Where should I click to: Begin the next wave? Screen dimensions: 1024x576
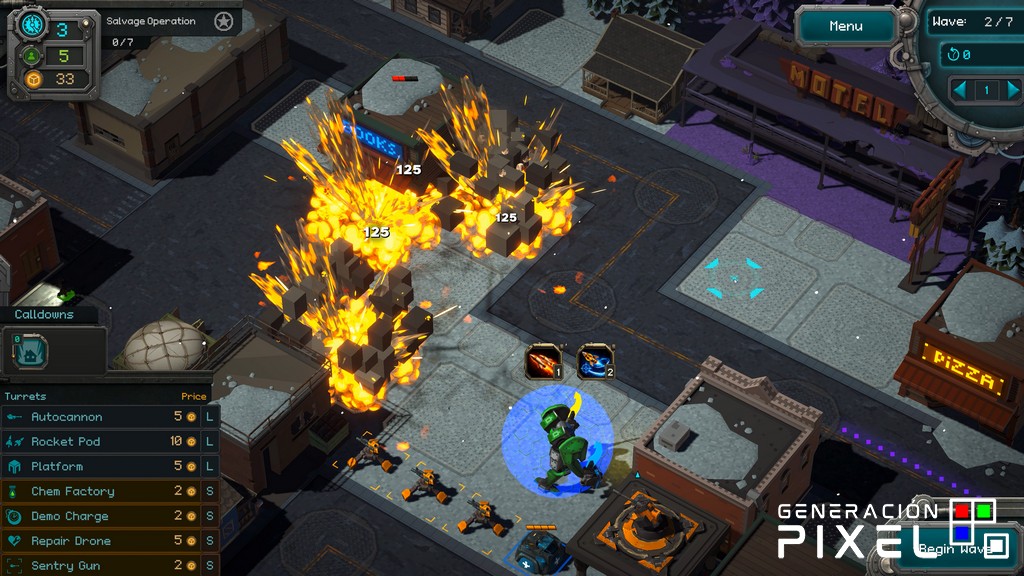pos(950,548)
